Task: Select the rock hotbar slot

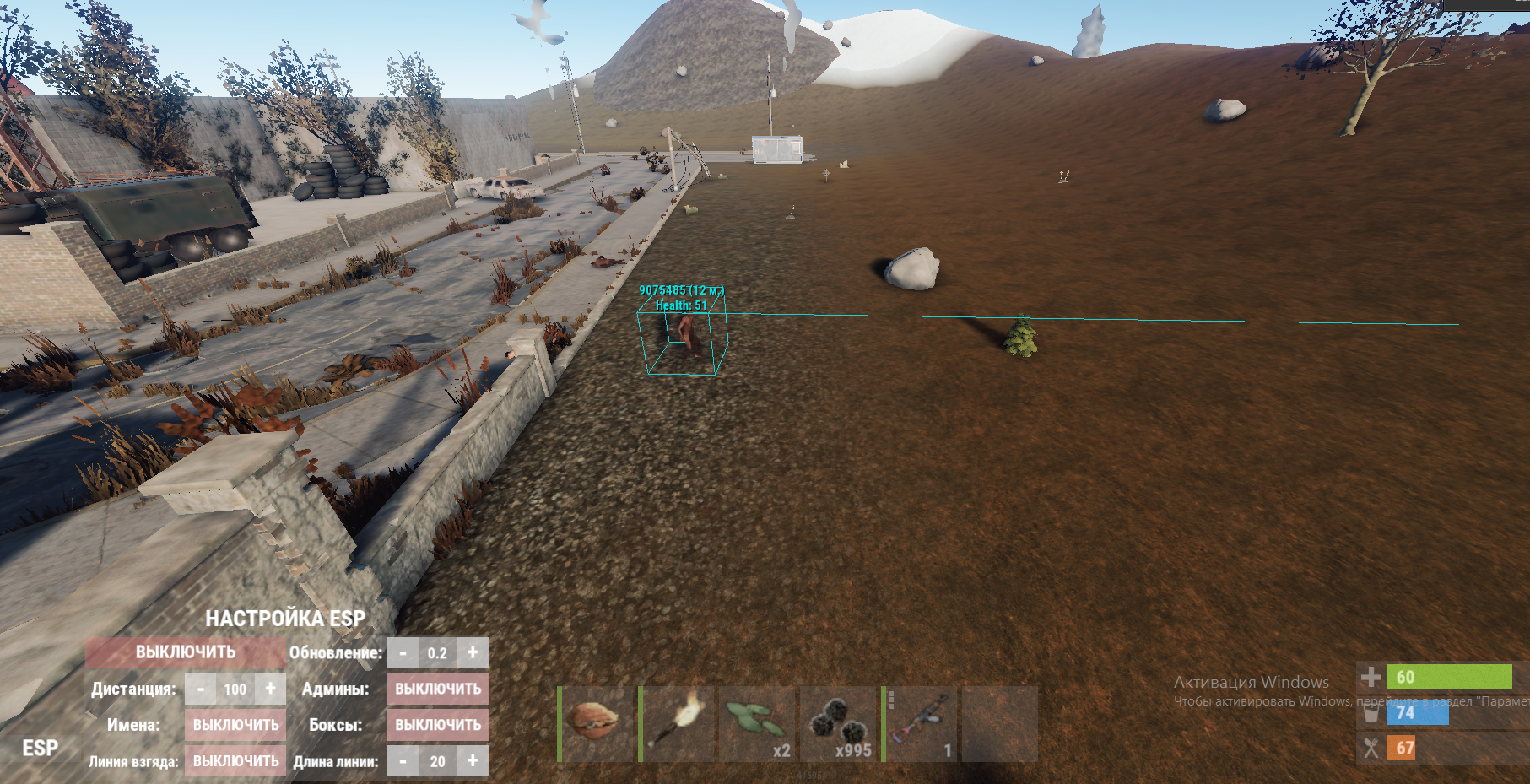Action: (597, 724)
